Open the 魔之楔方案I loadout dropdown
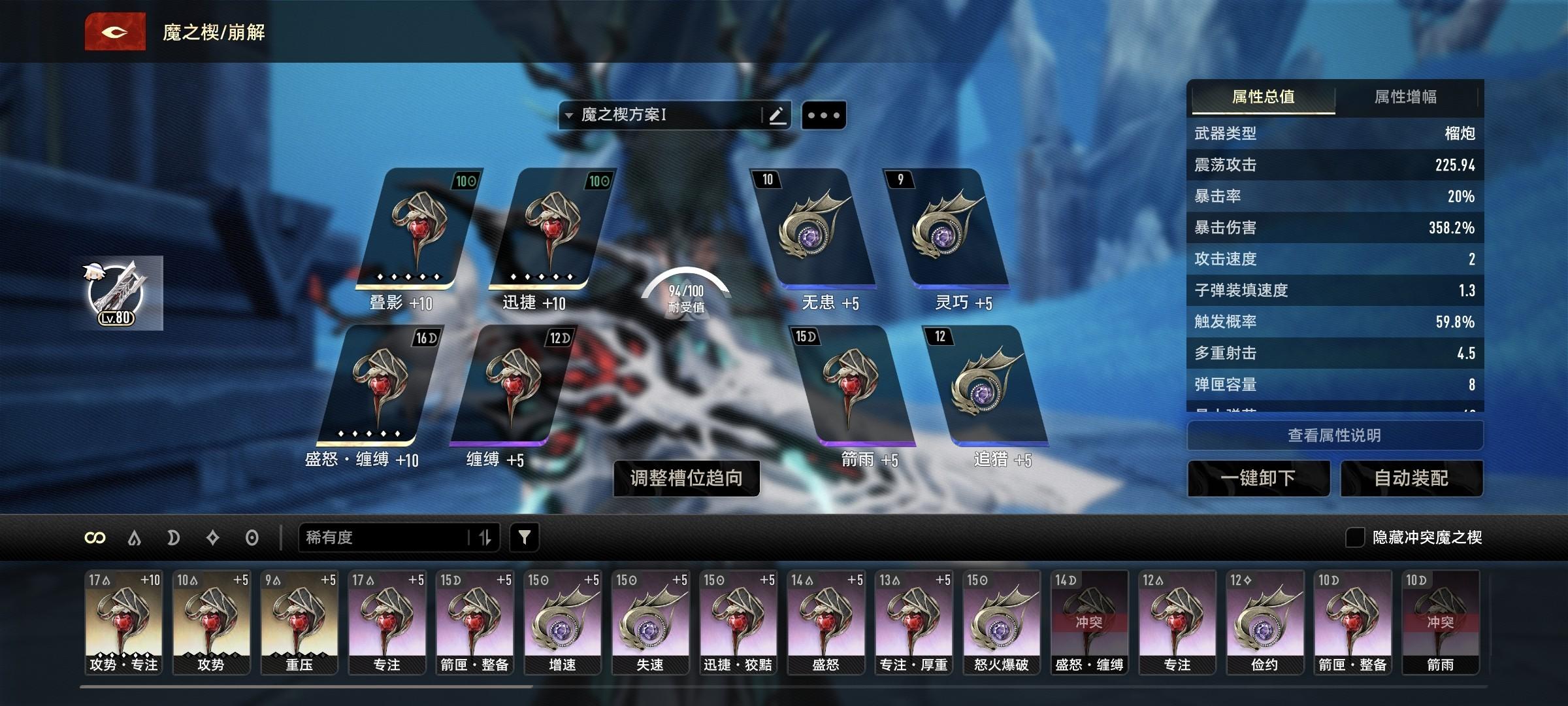1568x706 pixels. pos(659,116)
